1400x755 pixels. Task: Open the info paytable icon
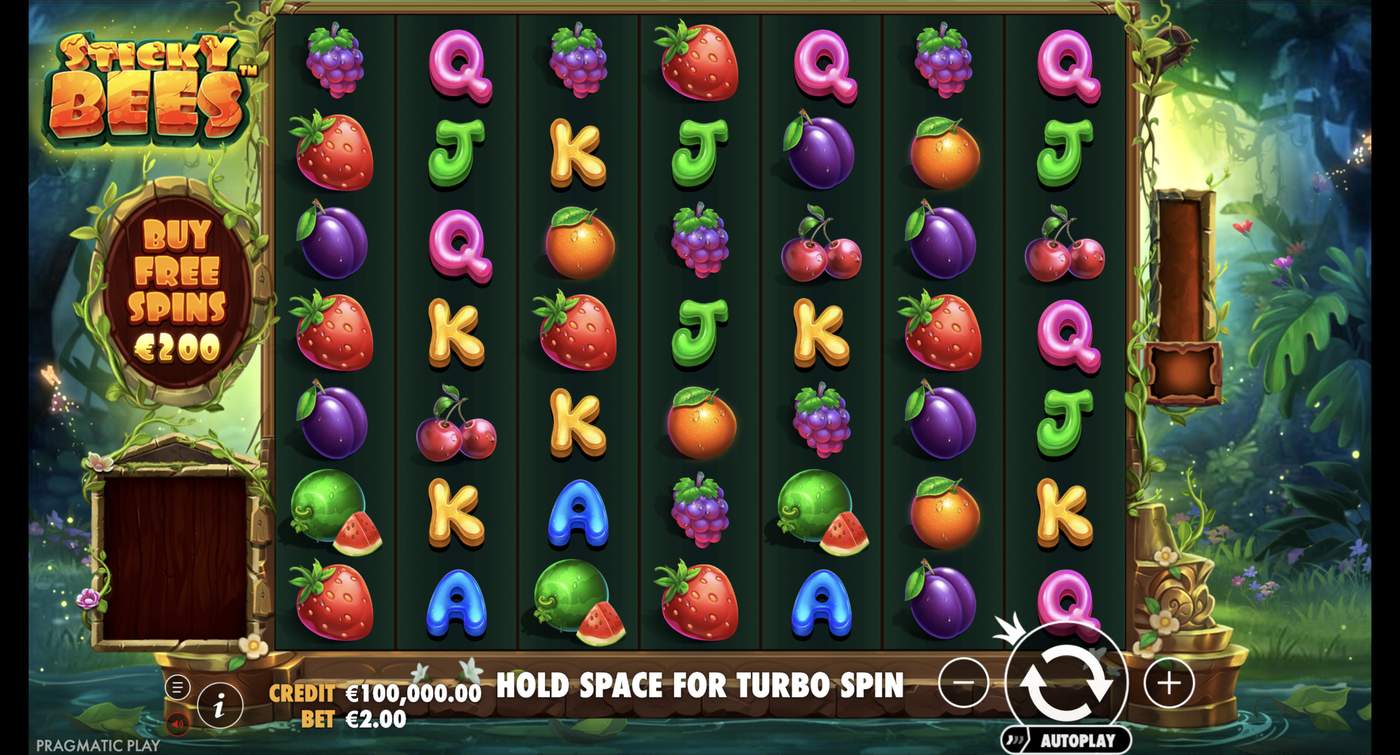point(219,705)
